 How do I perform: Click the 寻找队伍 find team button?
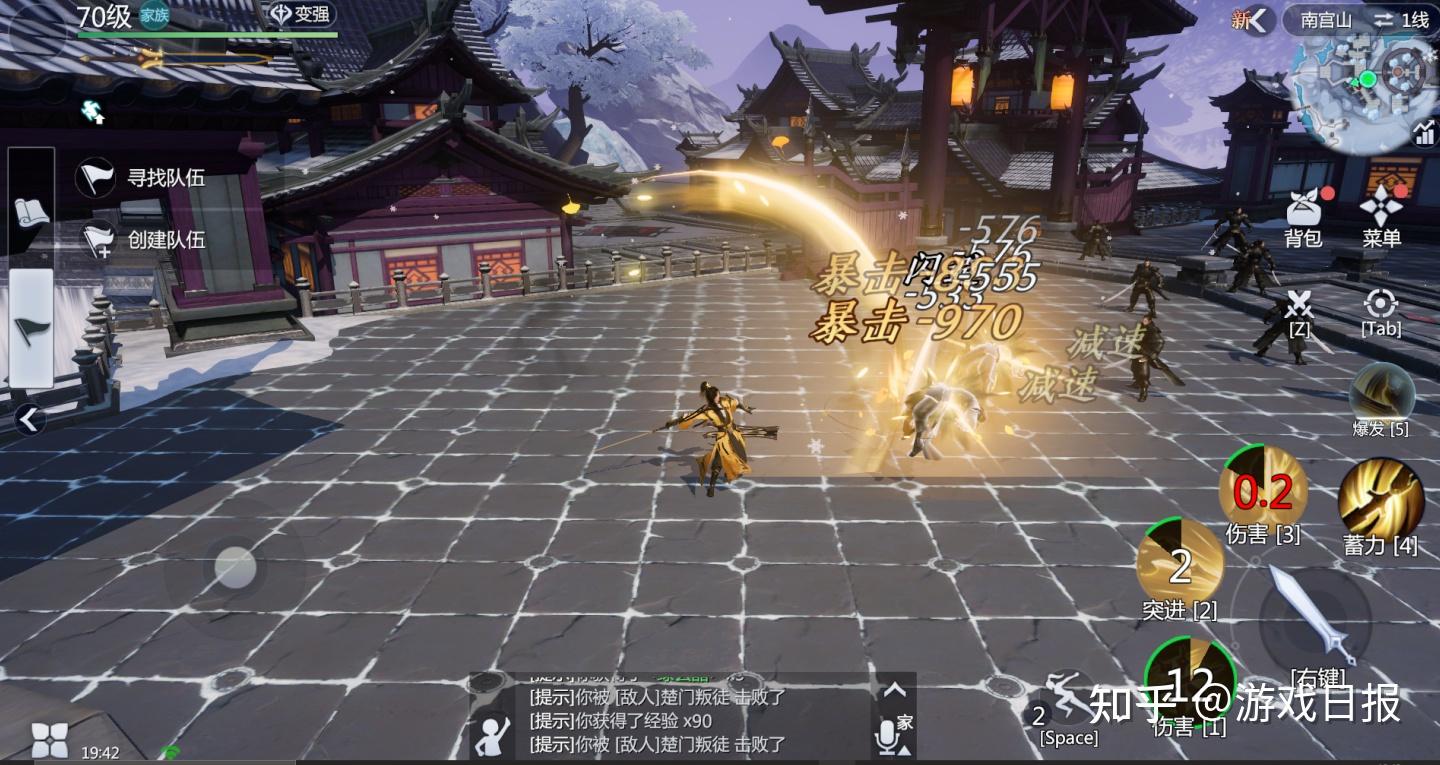(143, 178)
